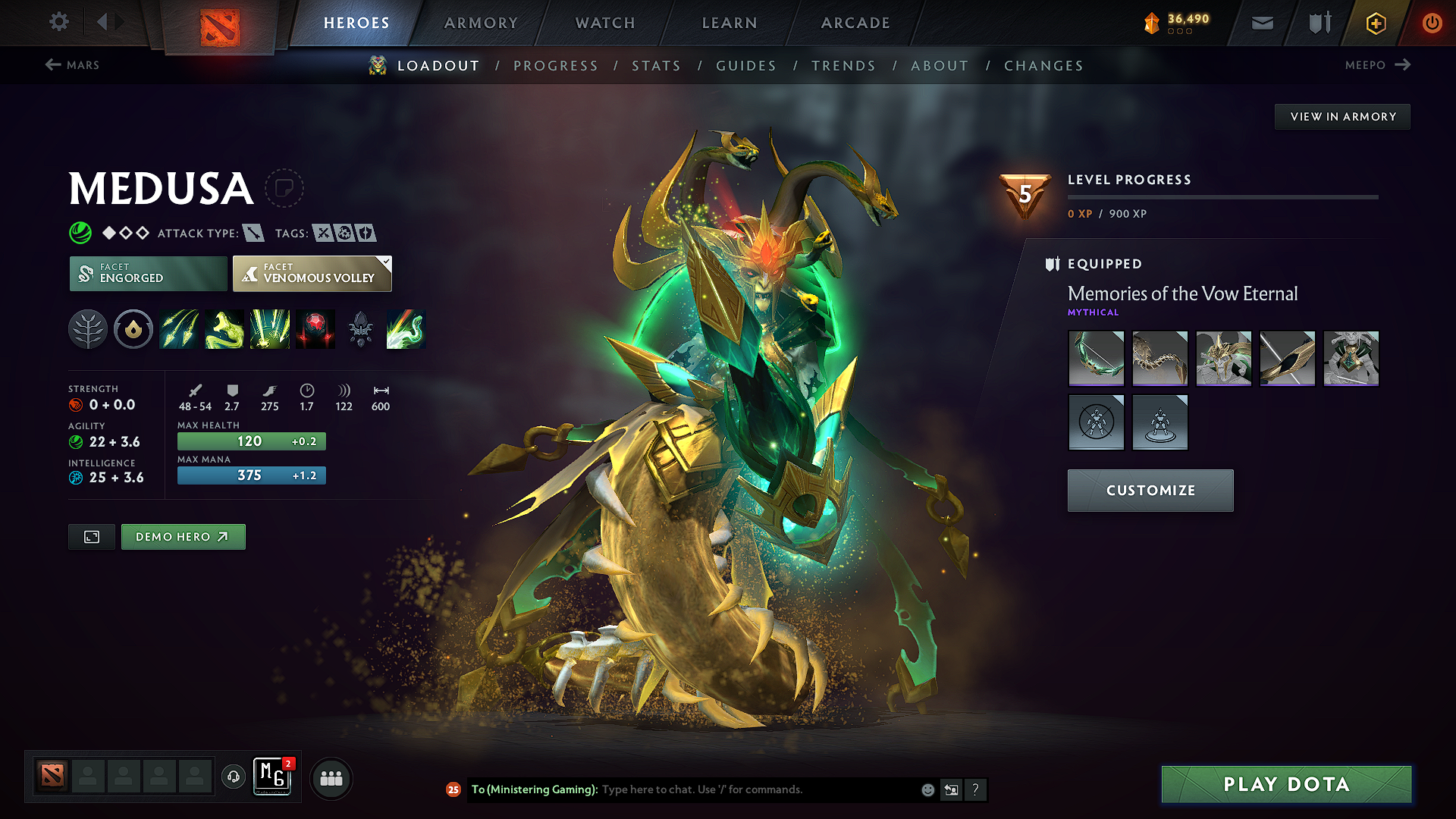
Task: Open the GUIDES tab
Action: point(745,65)
